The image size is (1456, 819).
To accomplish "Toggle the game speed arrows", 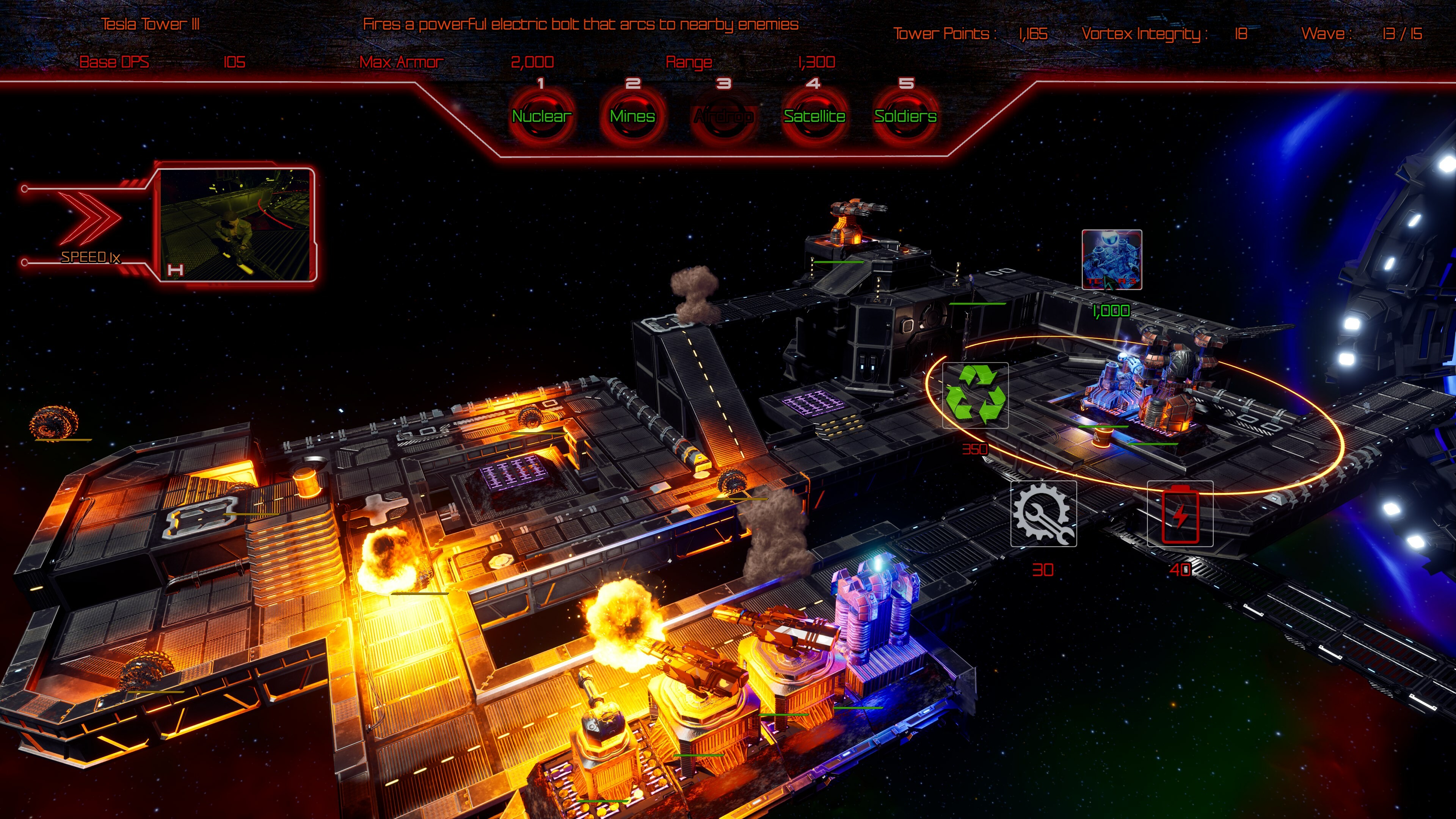I will click(x=91, y=218).
